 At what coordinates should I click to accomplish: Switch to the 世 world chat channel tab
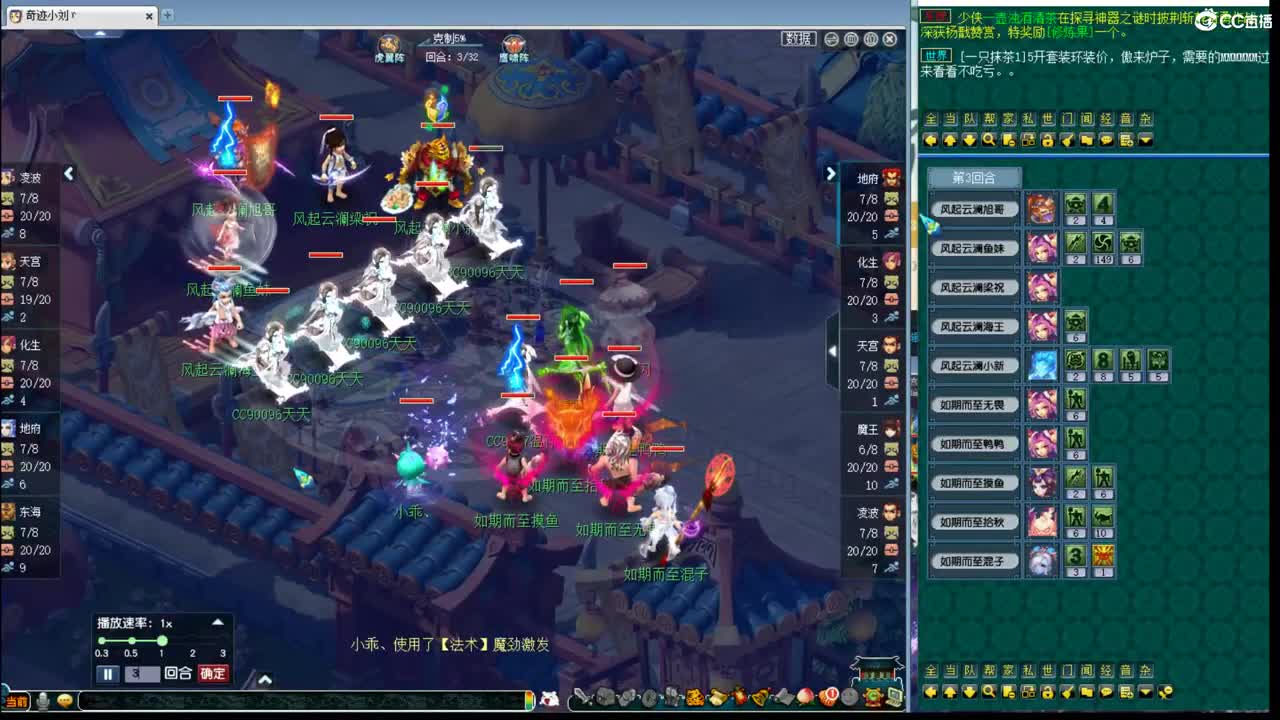(x=1048, y=118)
